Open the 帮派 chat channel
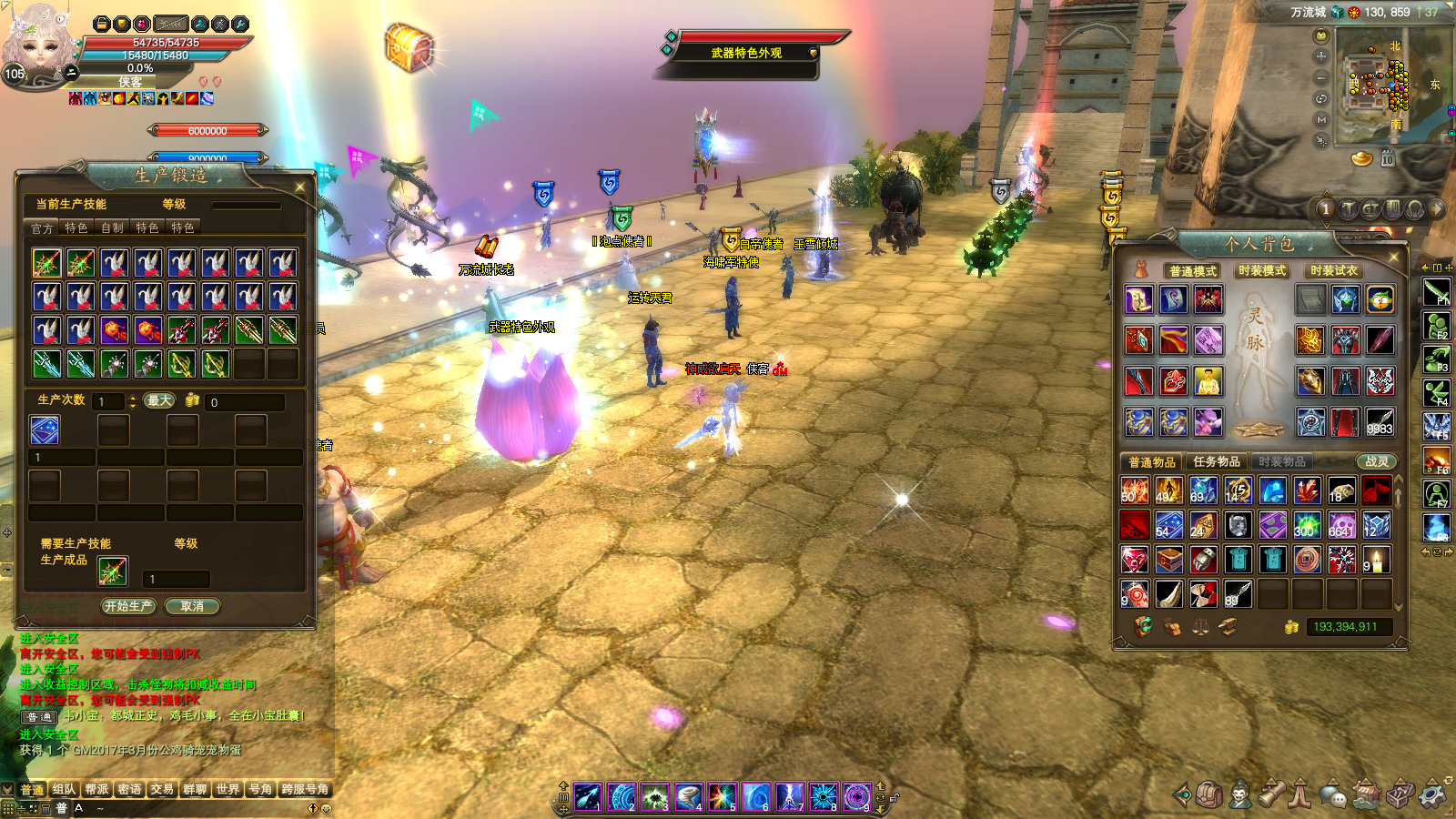The height and width of the screenshot is (819, 1456). tap(96, 789)
